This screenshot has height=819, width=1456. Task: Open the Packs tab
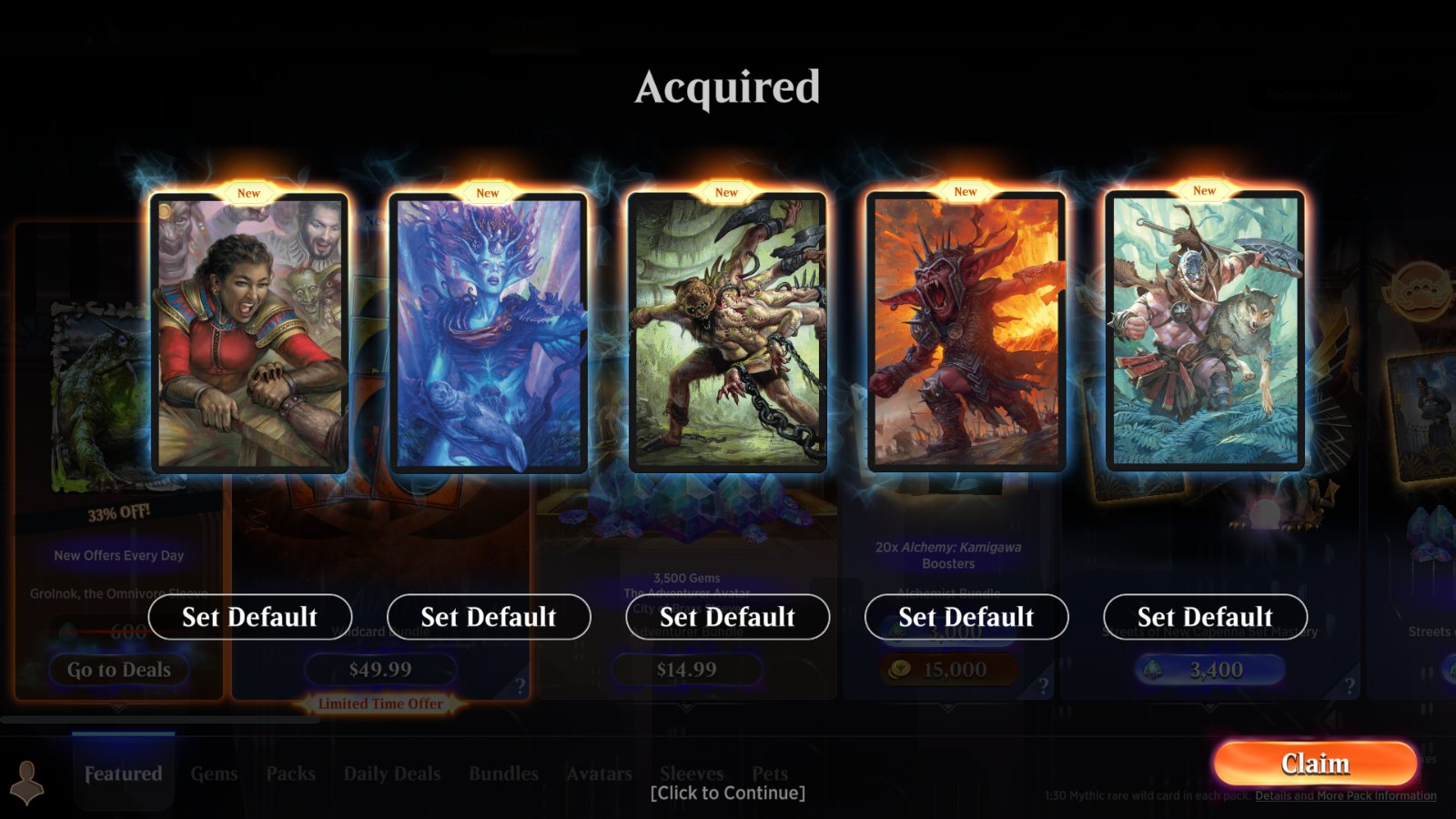[290, 773]
